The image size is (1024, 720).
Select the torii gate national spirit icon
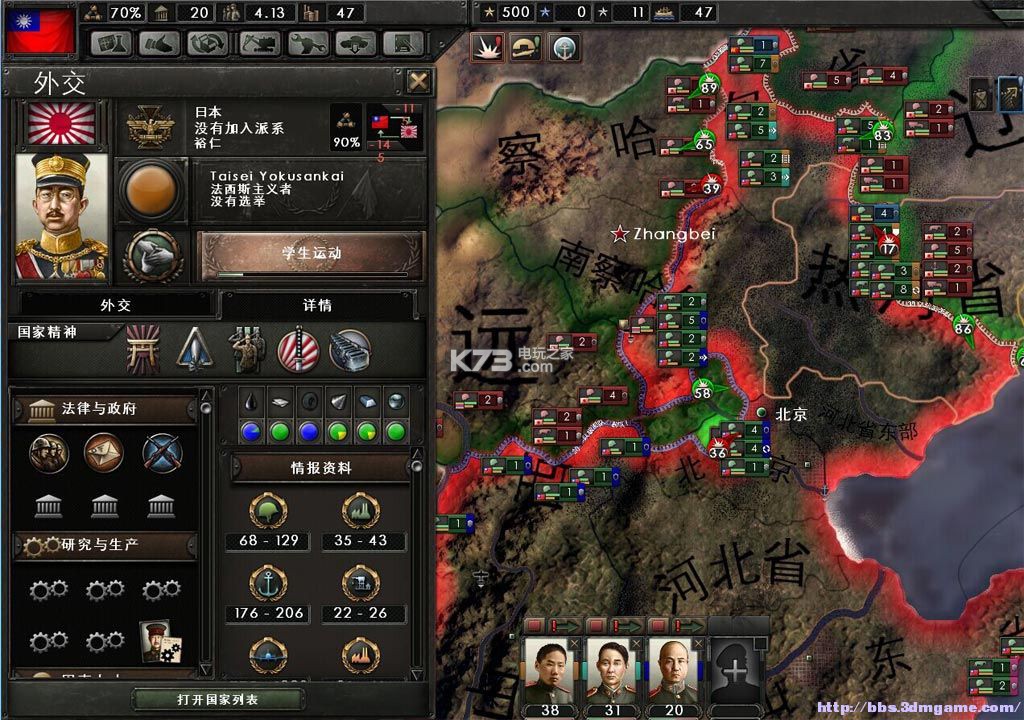pos(143,350)
